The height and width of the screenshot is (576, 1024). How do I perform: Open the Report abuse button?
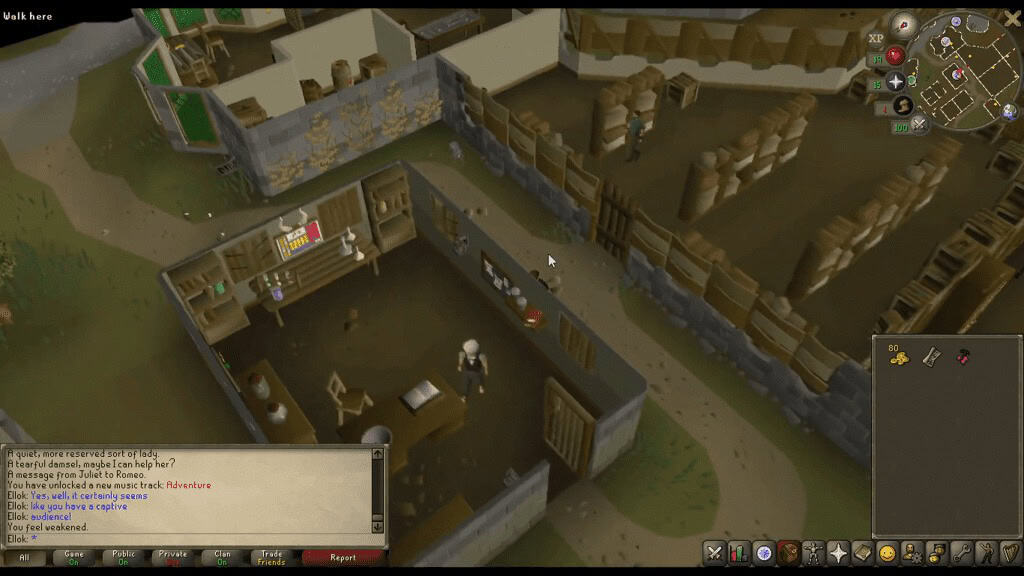(x=343, y=558)
